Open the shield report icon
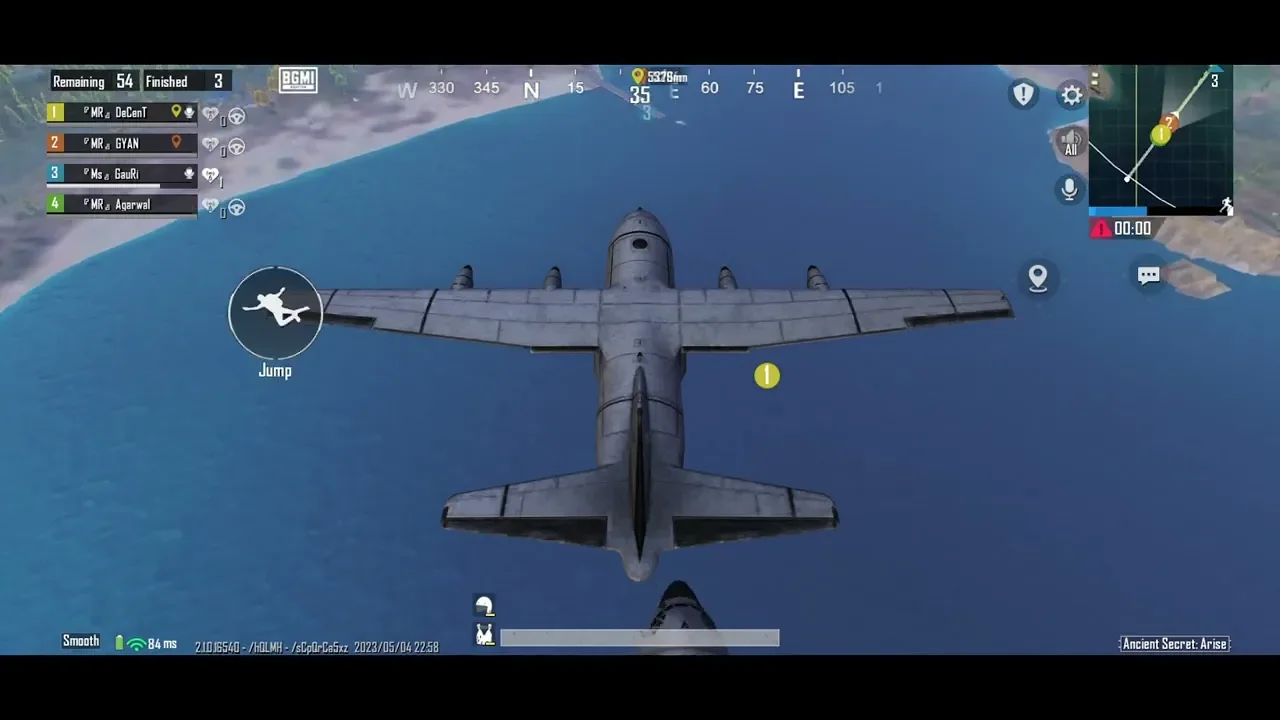This screenshot has width=1280, height=720. 1023,94
